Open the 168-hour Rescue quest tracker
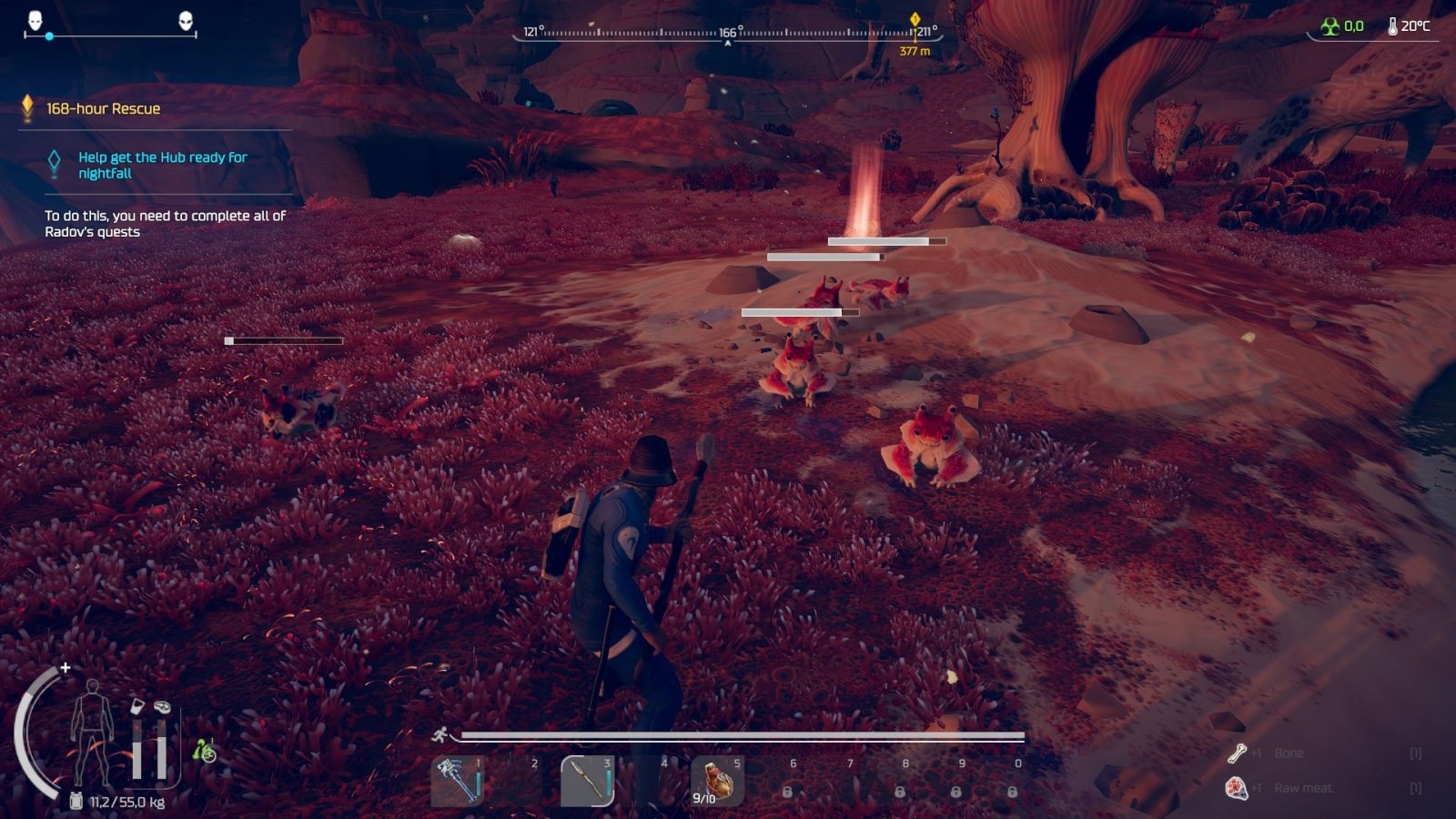Viewport: 1456px width, 819px height. tap(103, 108)
